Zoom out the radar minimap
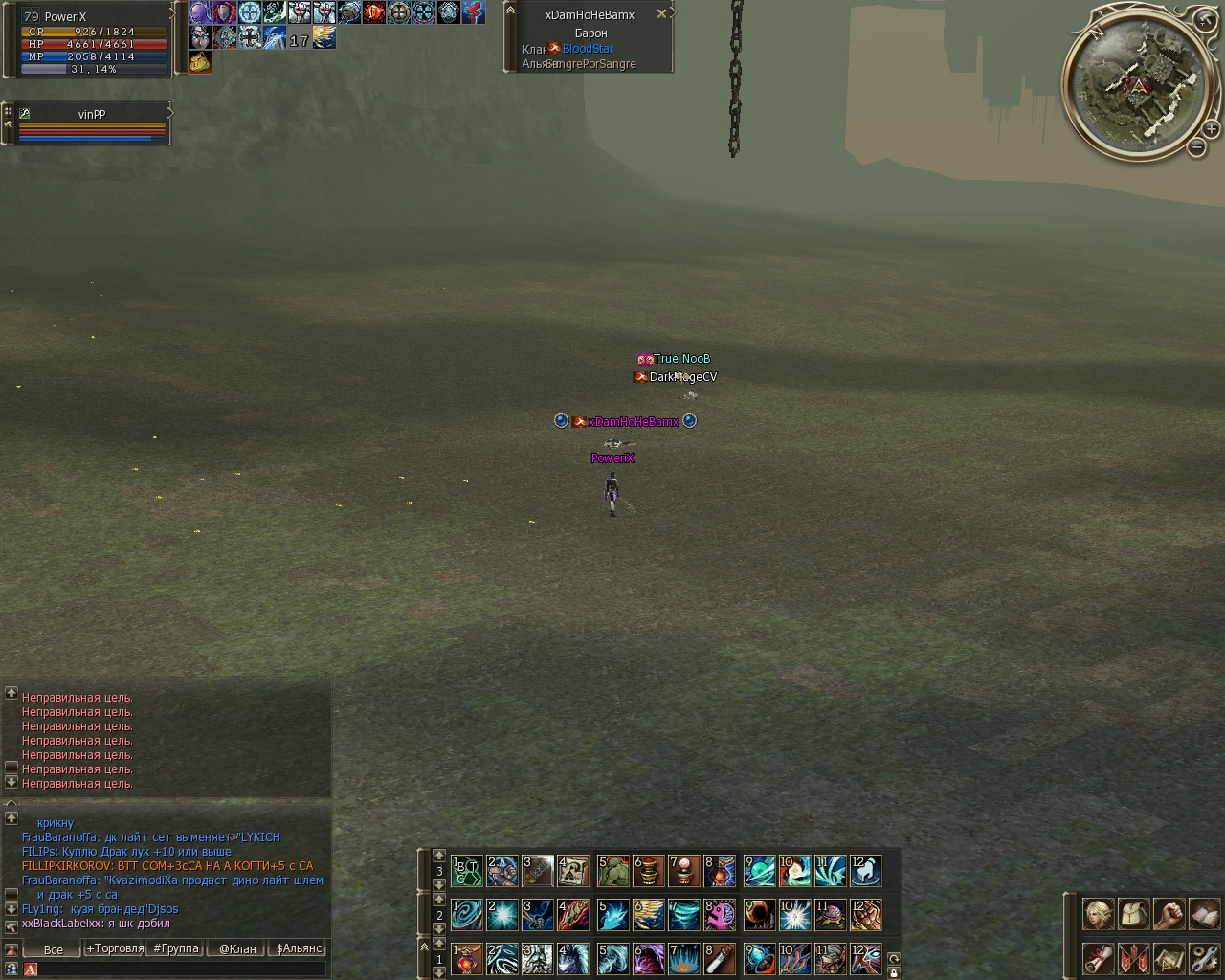The width and height of the screenshot is (1225, 980). click(1196, 147)
